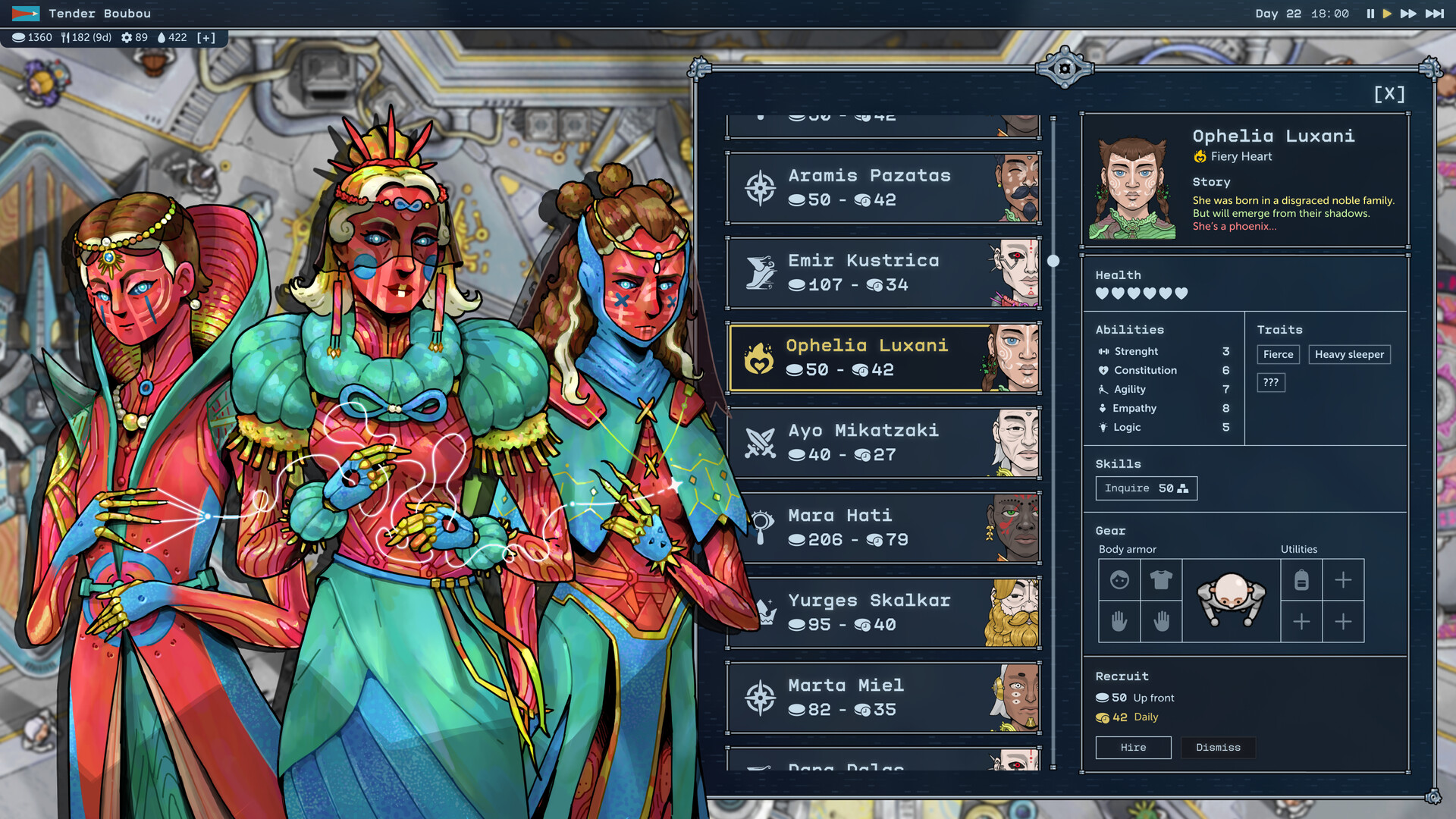Reveal the ??? hidden trait
Screen dimensions: 1456x819
[x=1272, y=382]
